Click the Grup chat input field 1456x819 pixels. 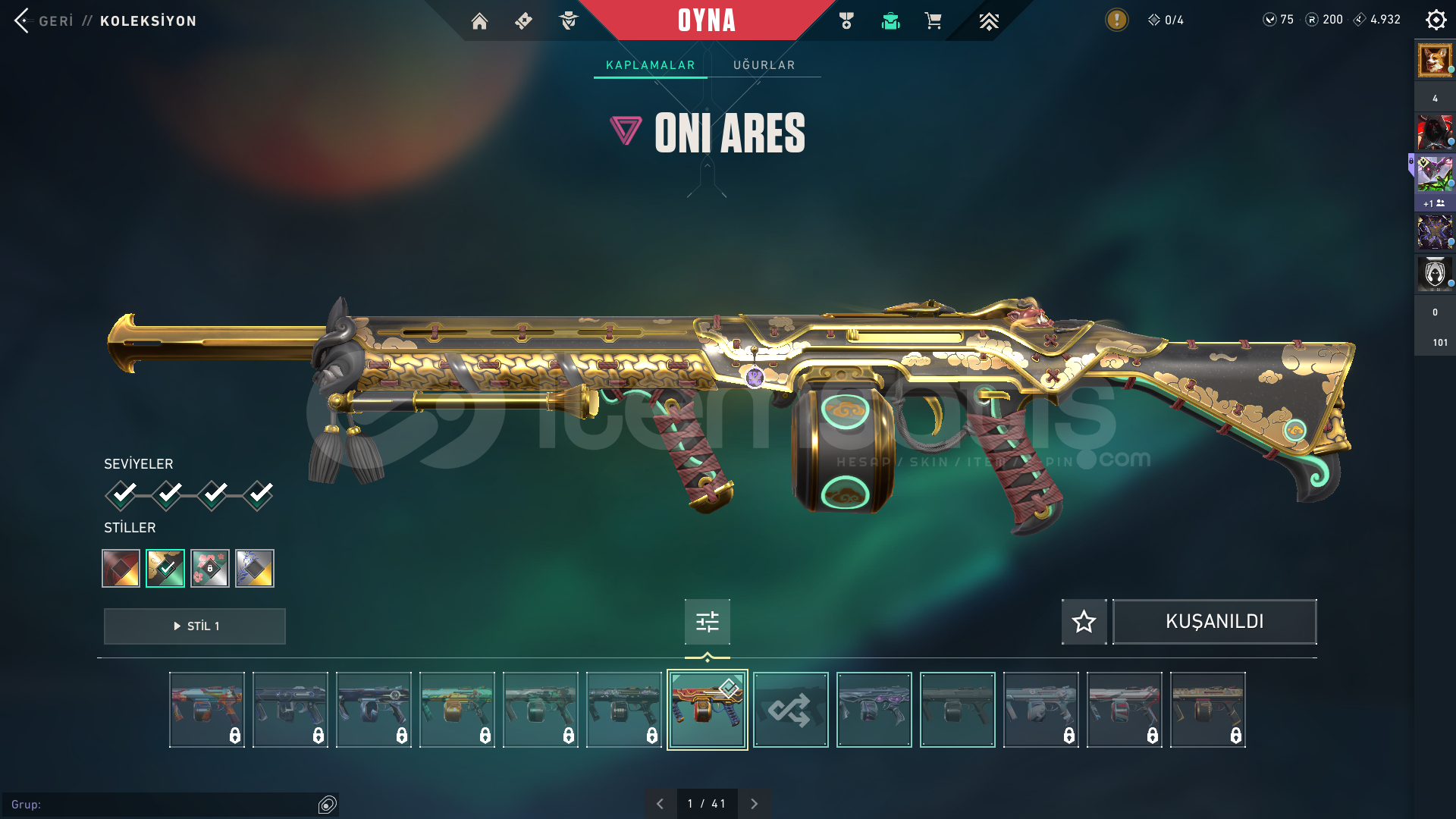(159, 805)
